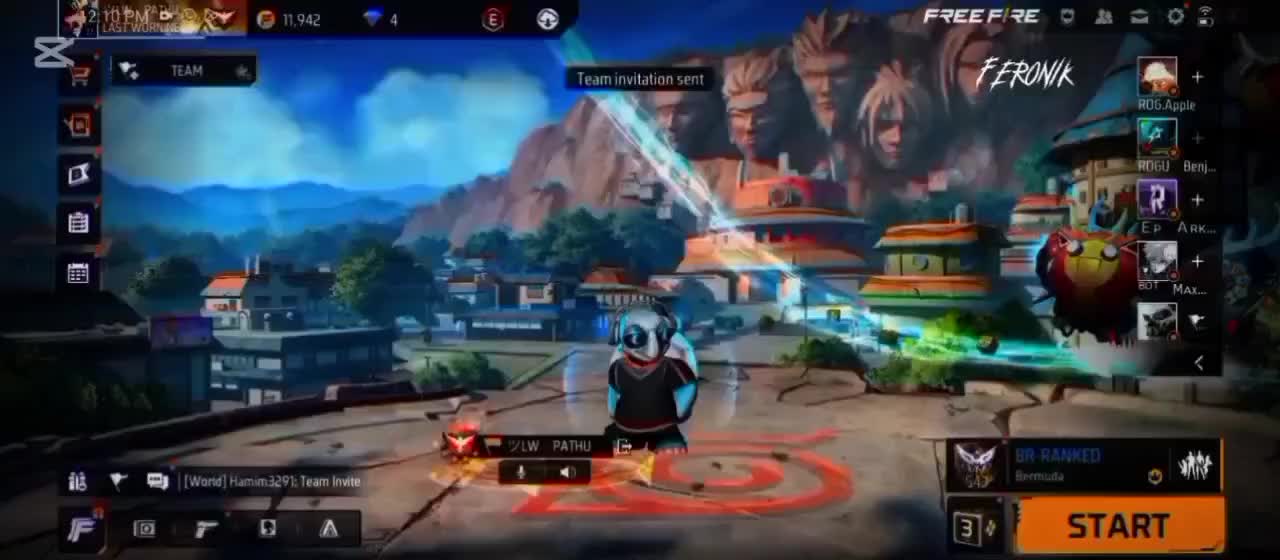Open the gold coins balance
The height and width of the screenshot is (560, 1280).
[x=289, y=19]
